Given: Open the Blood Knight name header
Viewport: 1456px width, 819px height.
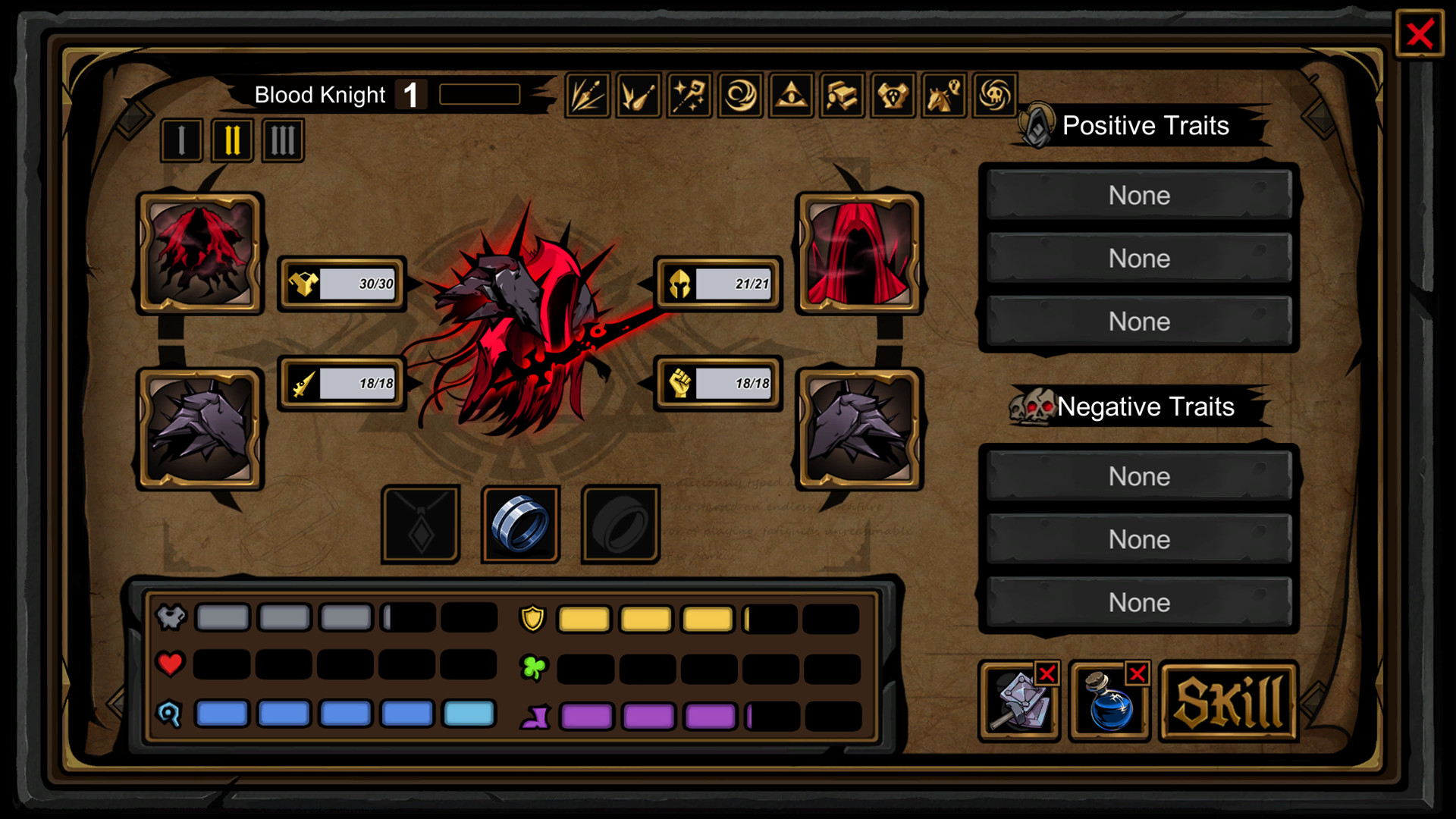Looking at the screenshot, I should [321, 94].
